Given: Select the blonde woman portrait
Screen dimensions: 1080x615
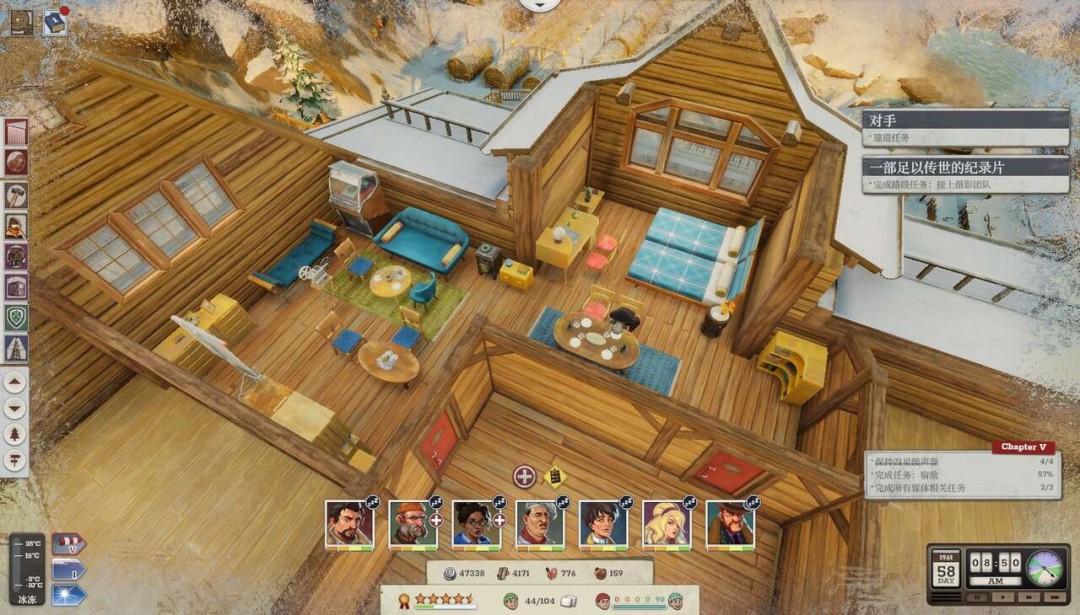Looking at the screenshot, I should (666, 523).
